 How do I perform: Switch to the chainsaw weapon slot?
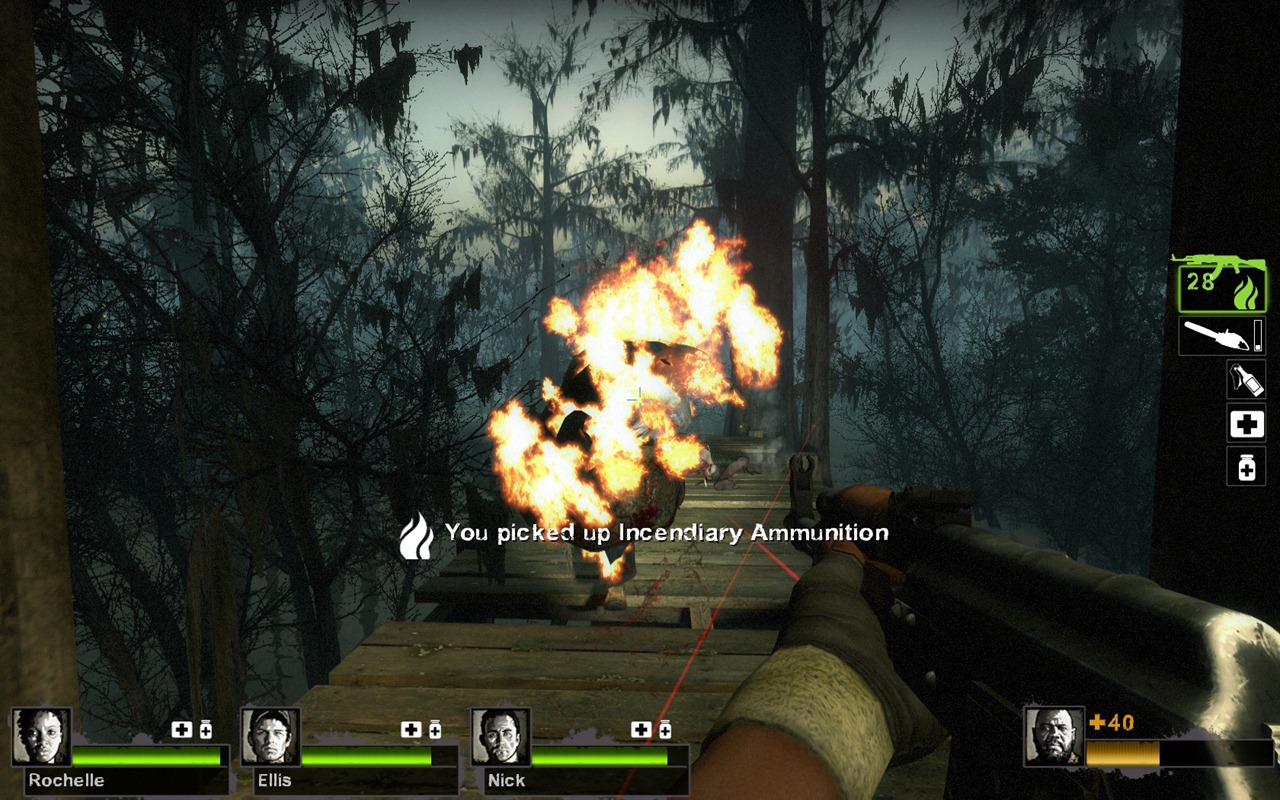1221,336
